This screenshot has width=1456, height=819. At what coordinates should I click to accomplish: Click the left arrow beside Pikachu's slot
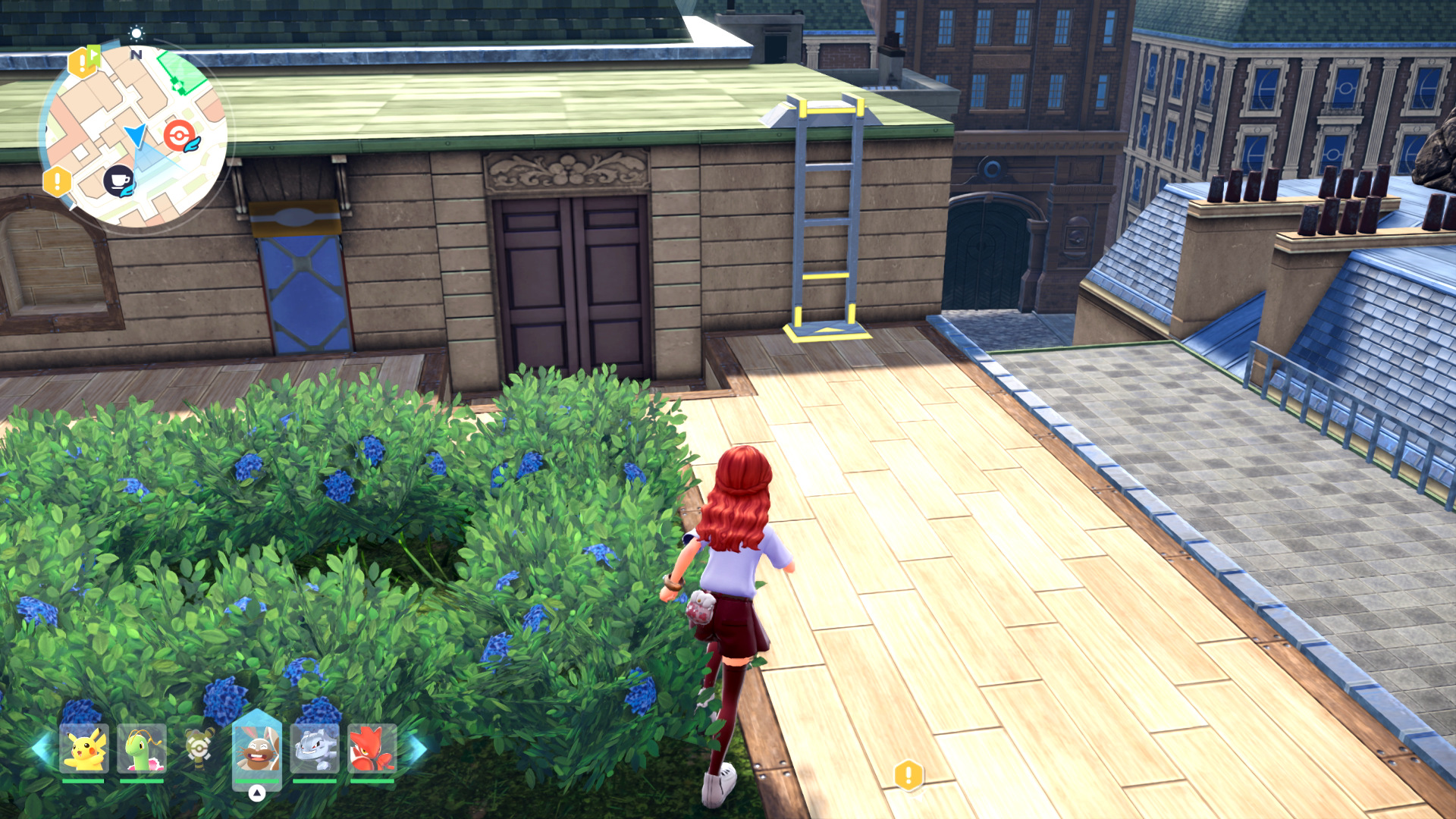(x=41, y=748)
